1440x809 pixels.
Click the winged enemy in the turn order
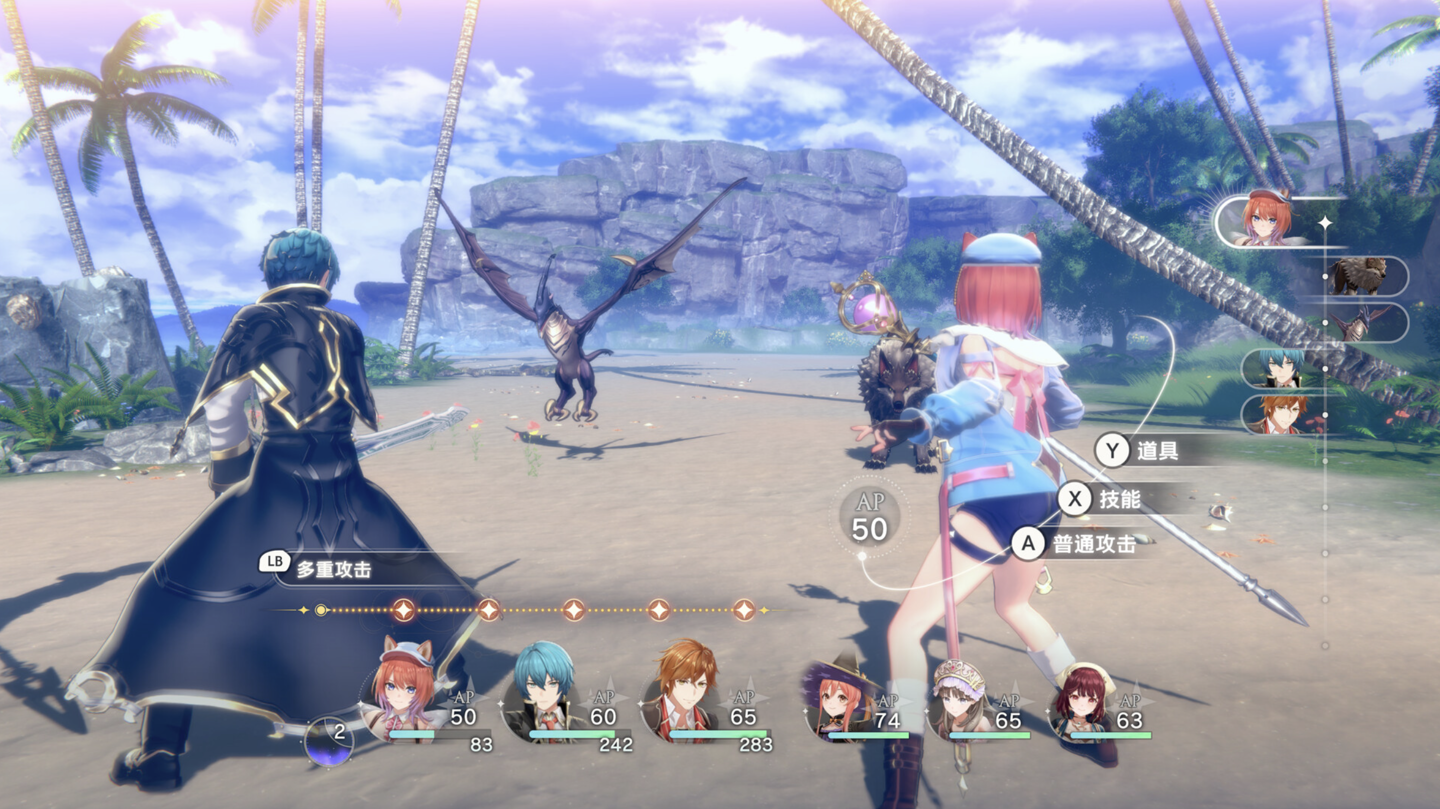[1360, 323]
